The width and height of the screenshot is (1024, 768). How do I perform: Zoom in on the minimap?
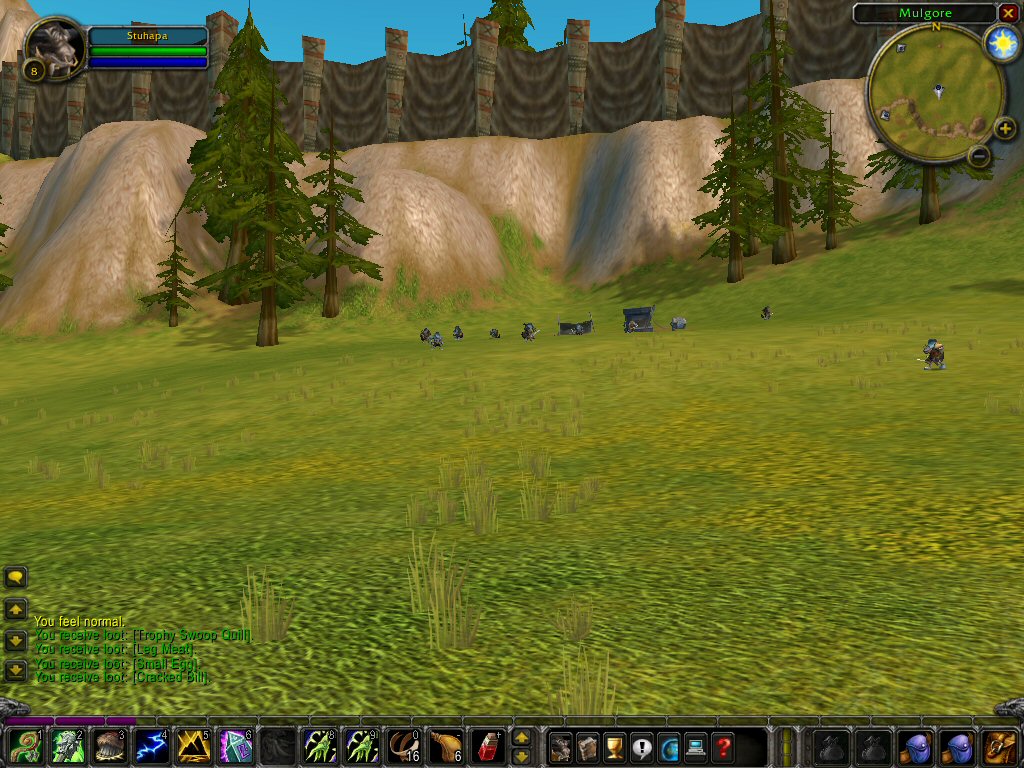(x=1004, y=129)
